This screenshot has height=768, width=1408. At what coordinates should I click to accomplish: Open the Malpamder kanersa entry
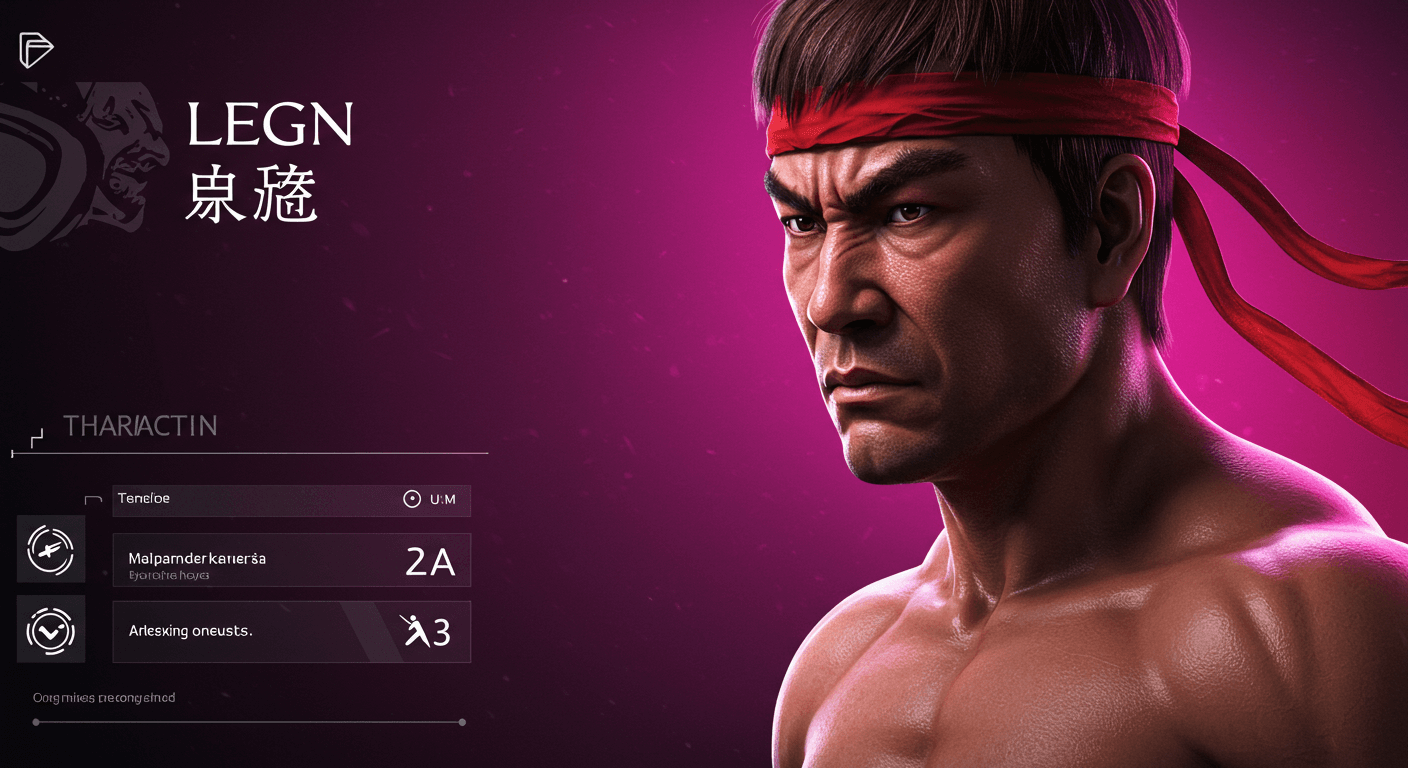291,560
